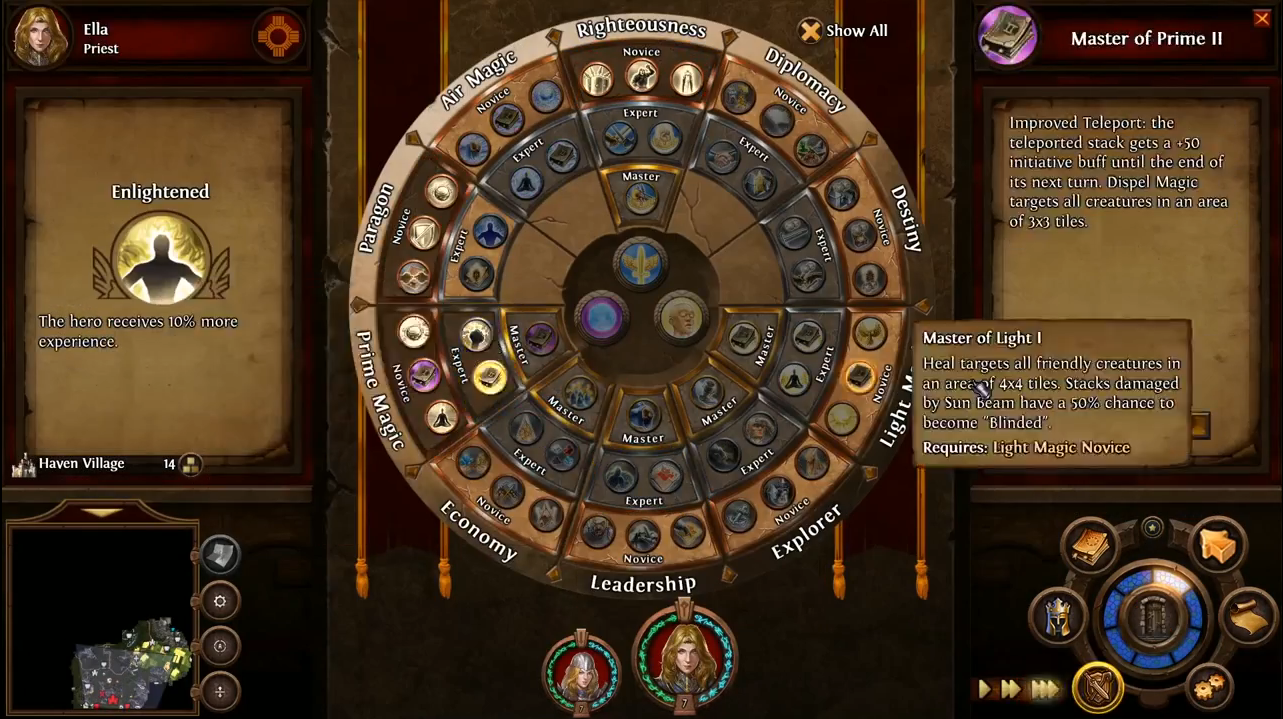The height and width of the screenshot is (719, 1283).
Task: Set the fastest triple-arrow speed
Action: [x=1045, y=689]
